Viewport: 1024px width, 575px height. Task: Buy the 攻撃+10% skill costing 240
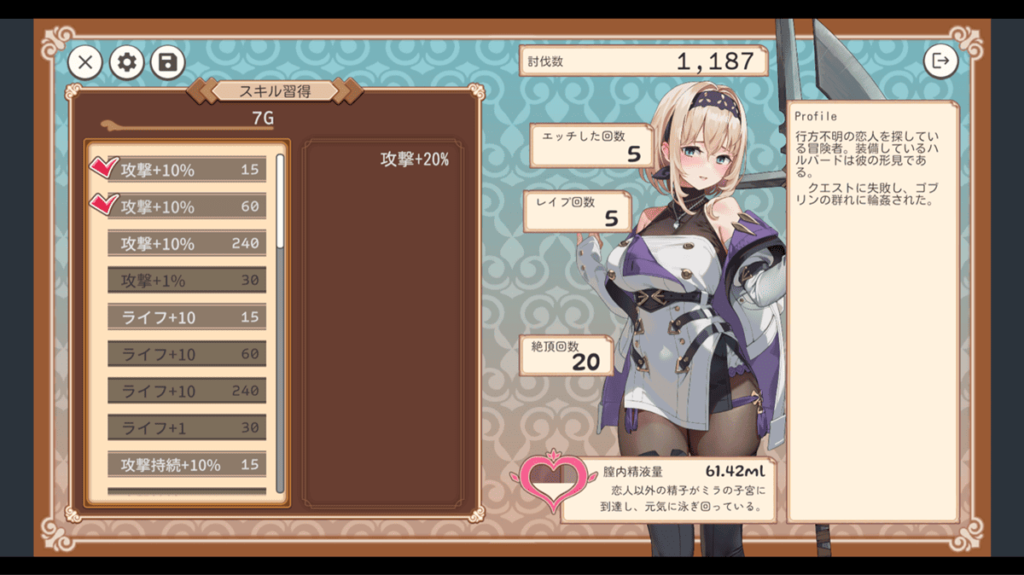point(187,244)
